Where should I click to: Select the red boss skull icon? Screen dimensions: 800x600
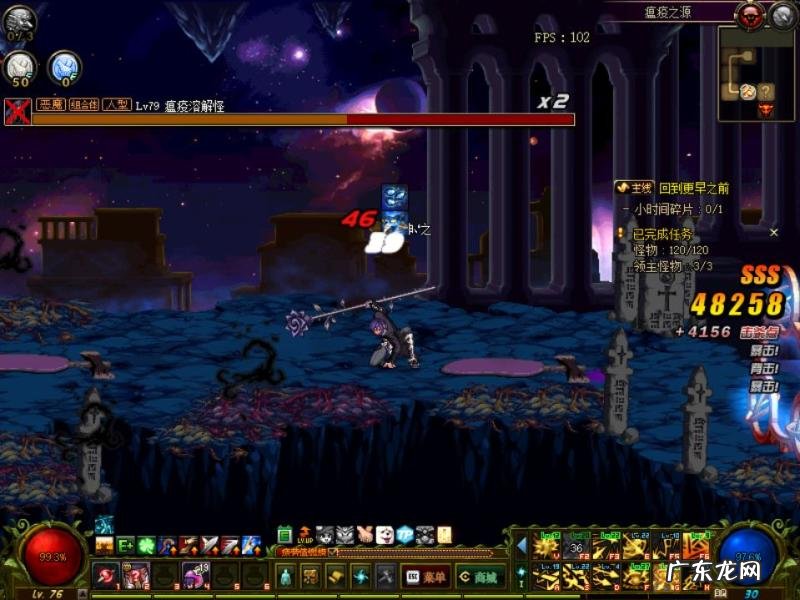coord(751,14)
